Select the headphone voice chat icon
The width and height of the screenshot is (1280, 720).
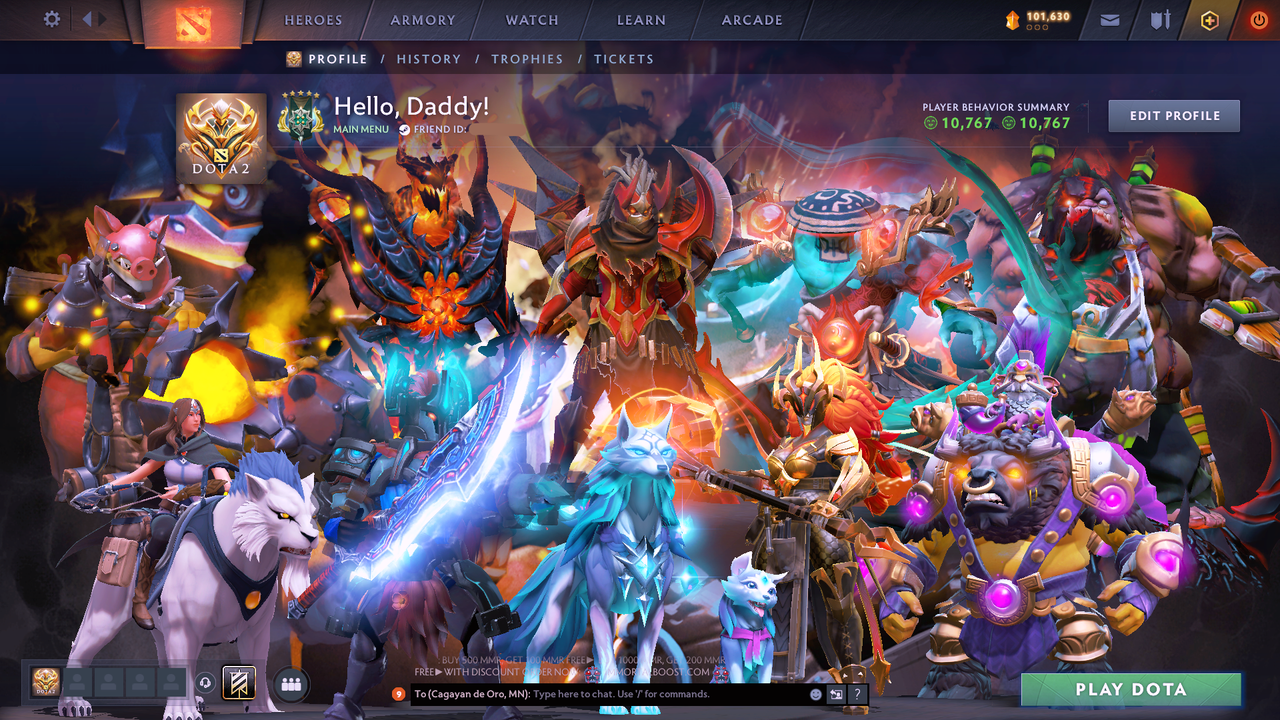coord(205,684)
